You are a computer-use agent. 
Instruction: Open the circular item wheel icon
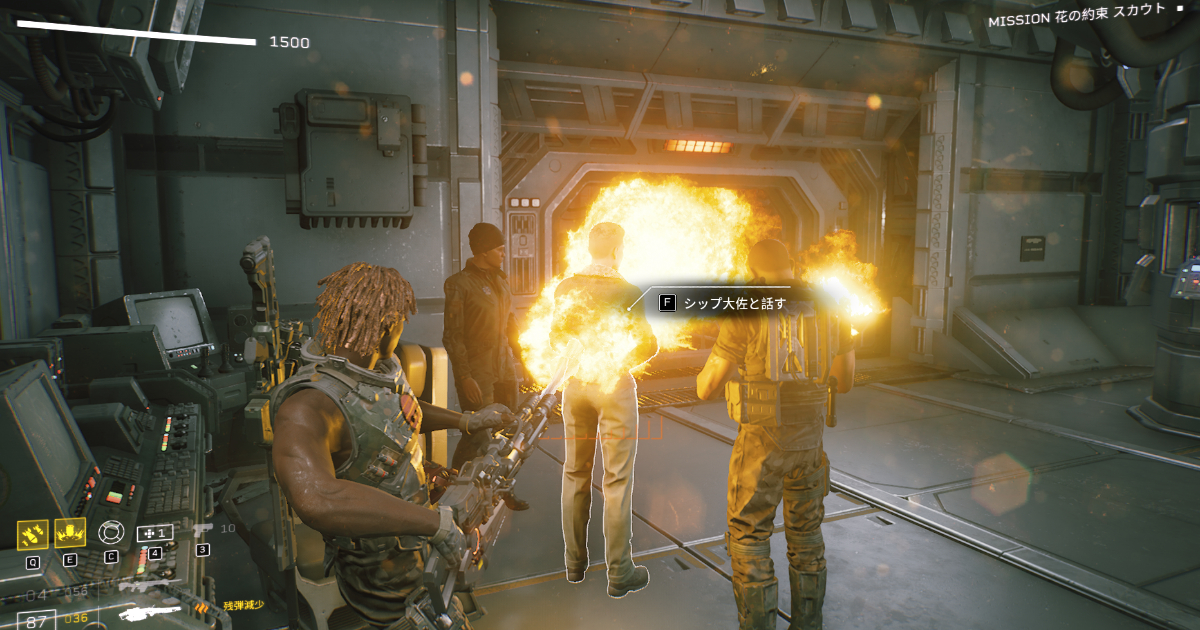pyautogui.click(x=110, y=532)
